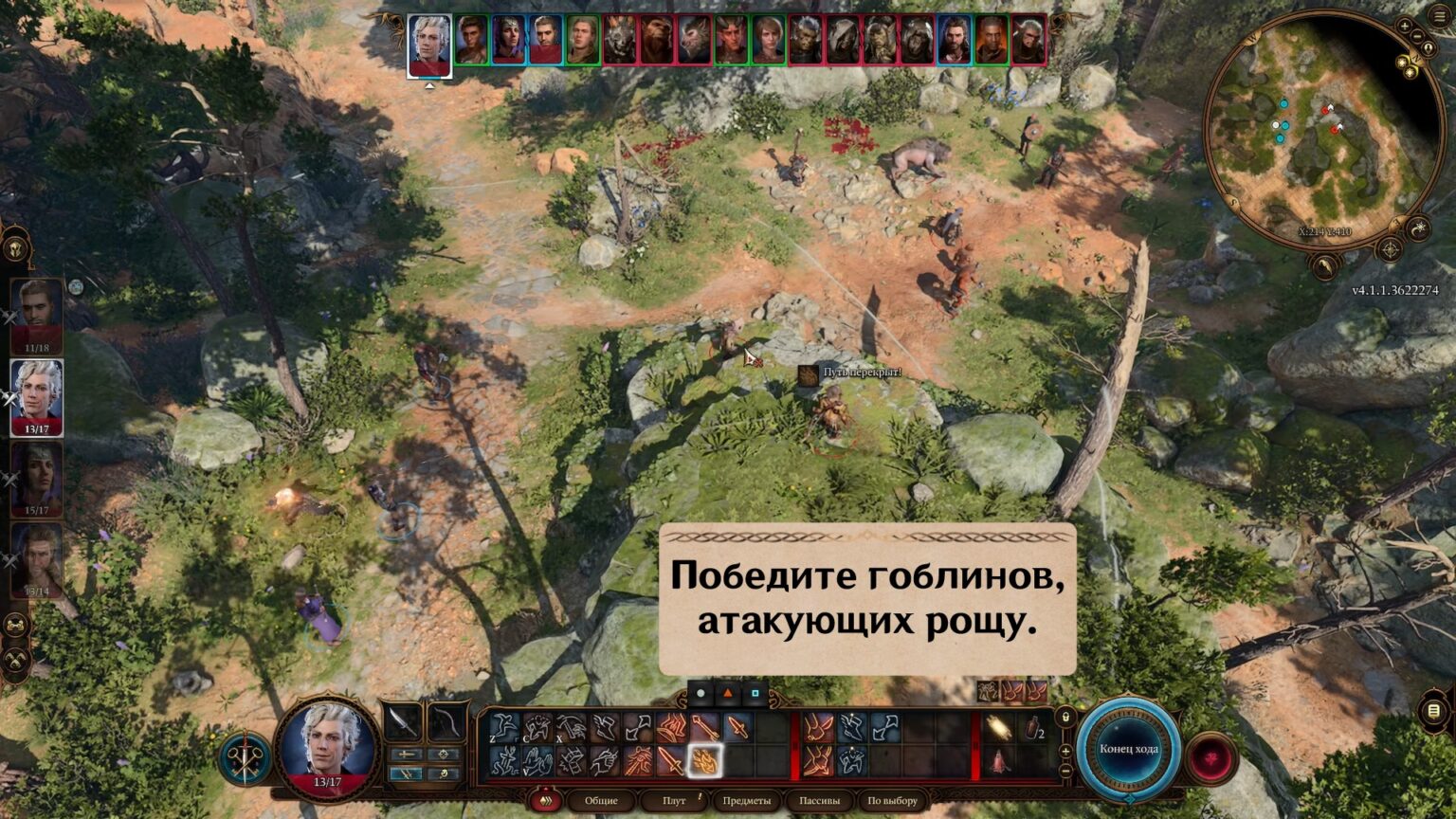Enable the orange triangle hotbar filter
1456x819 pixels.
[727, 693]
